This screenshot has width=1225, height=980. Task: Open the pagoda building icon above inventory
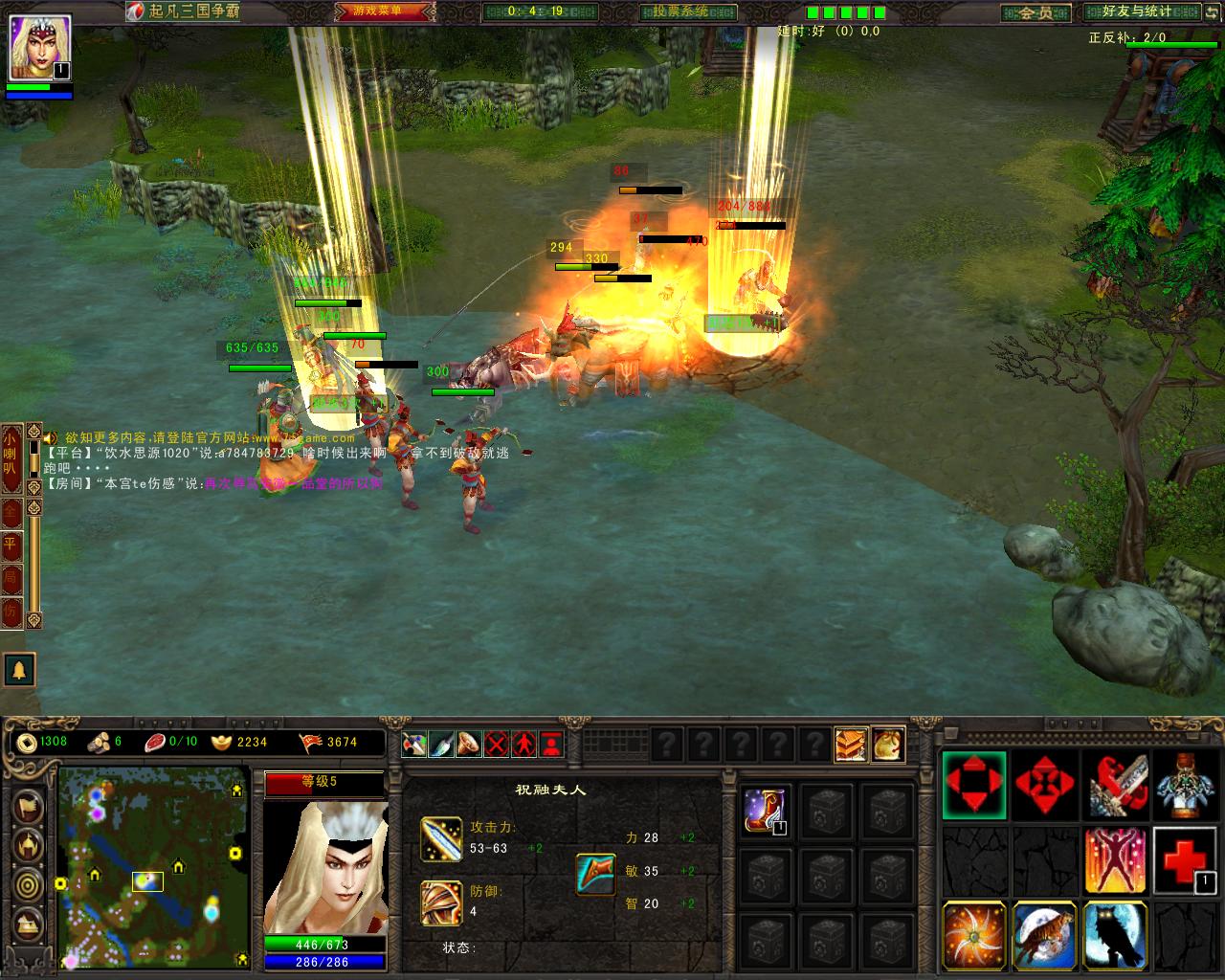851,744
